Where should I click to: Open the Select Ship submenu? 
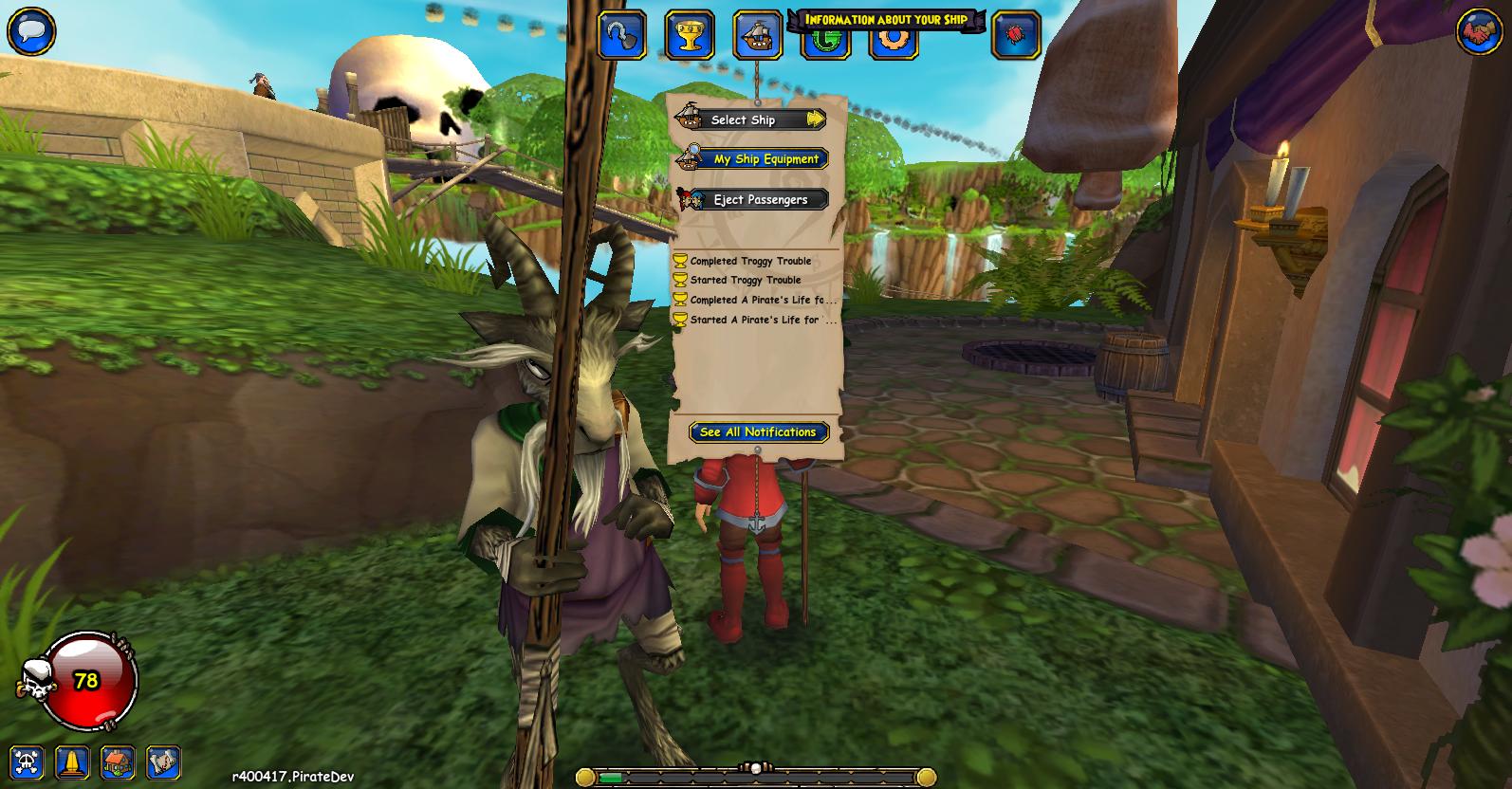pyautogui.click(x=750, y=119)
